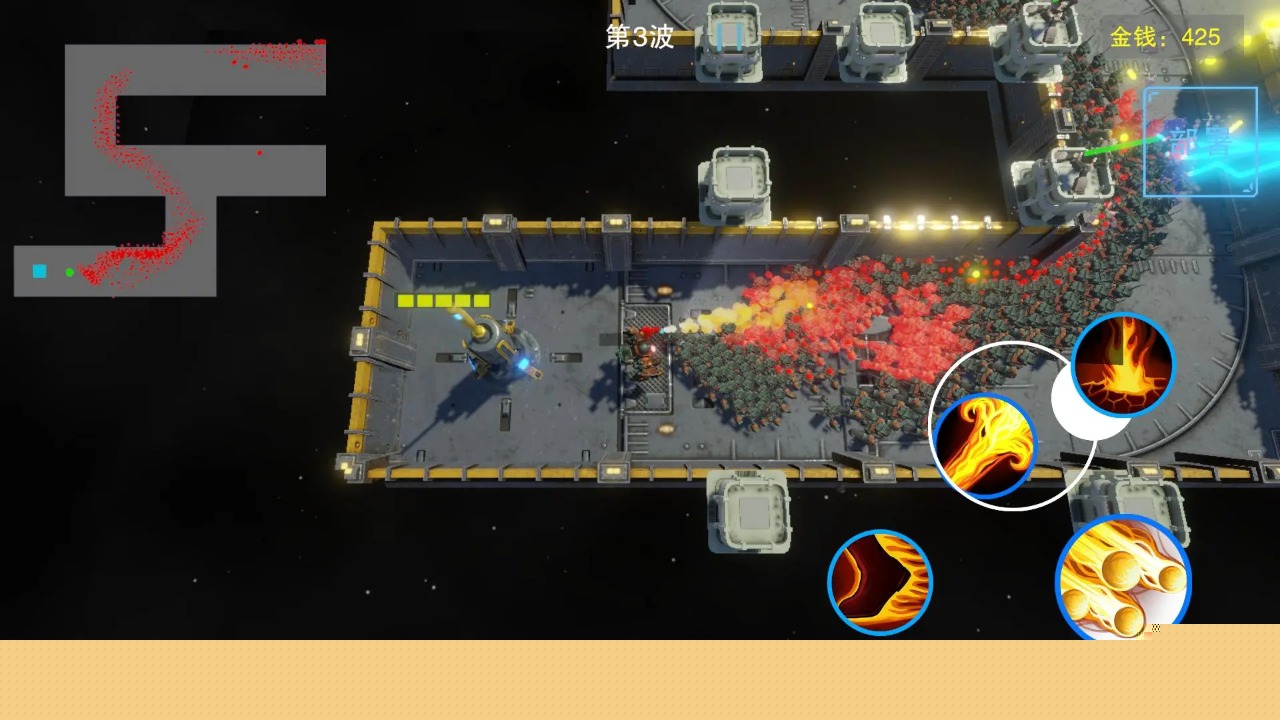Pause the game with the pause icon
This screenshot has height=720, width=1280.
pos(730,38)
